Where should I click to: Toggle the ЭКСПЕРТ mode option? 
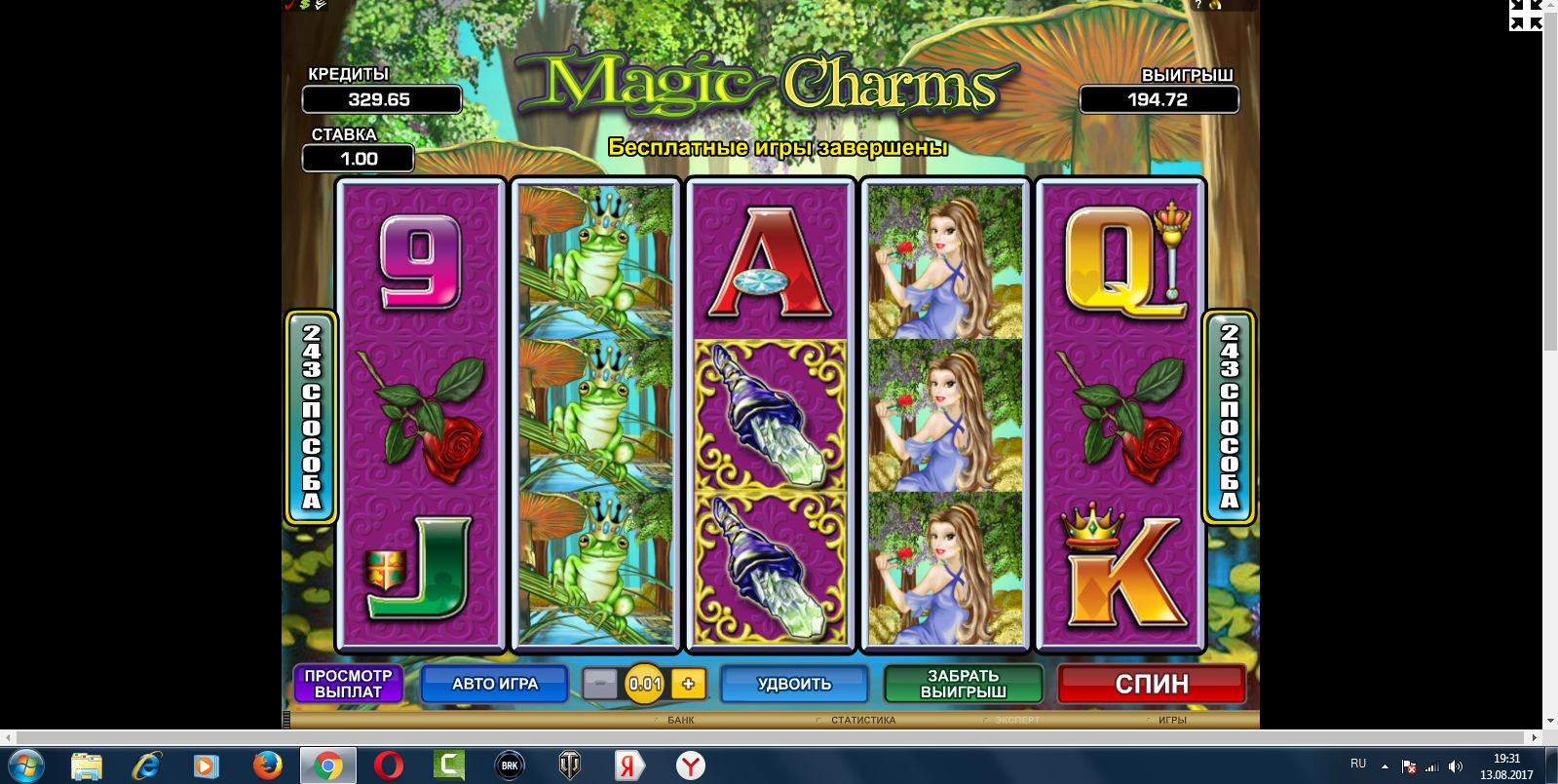click(1016, 721)
